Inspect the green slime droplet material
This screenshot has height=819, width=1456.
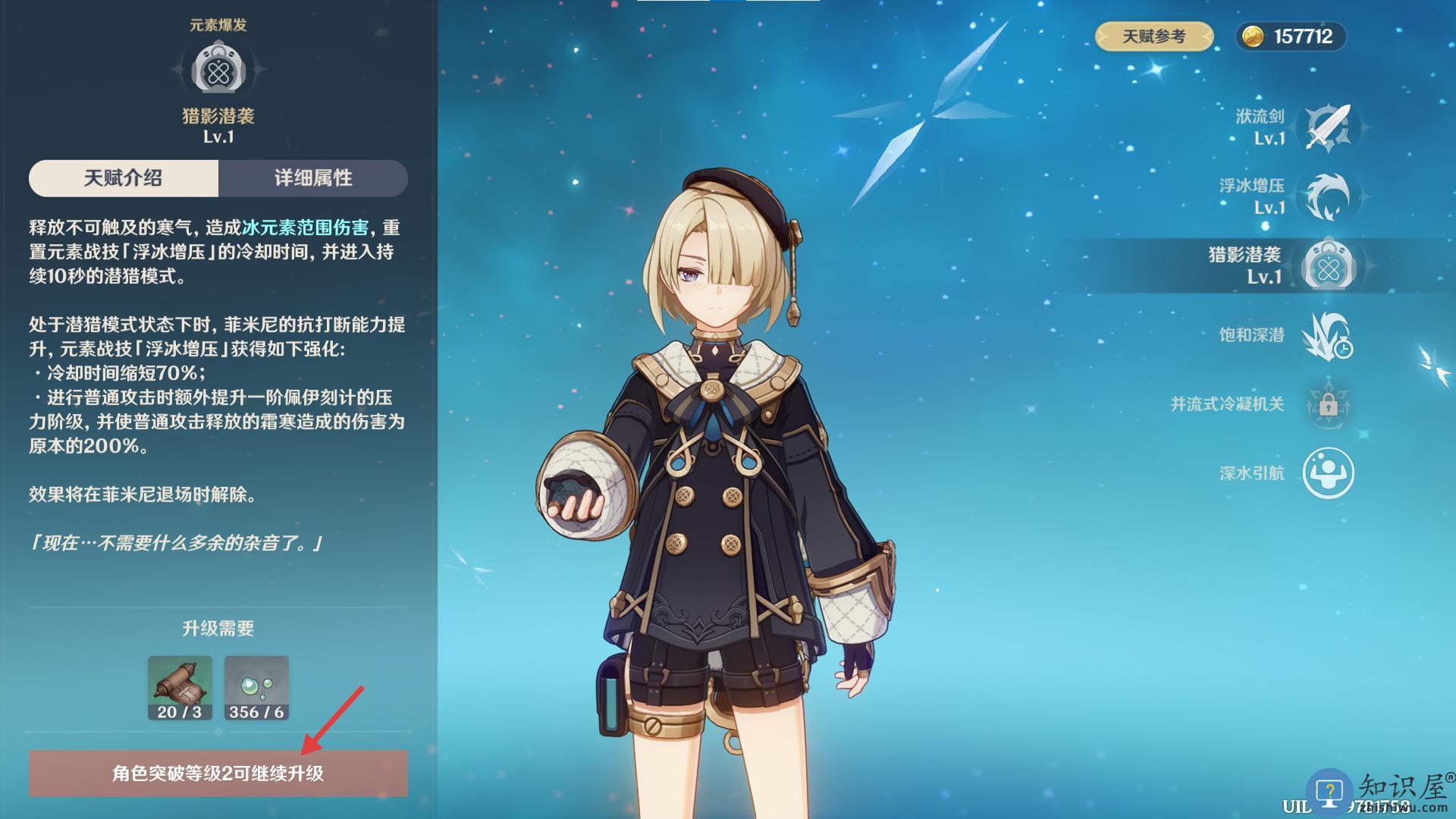click(x=256, y=687)
